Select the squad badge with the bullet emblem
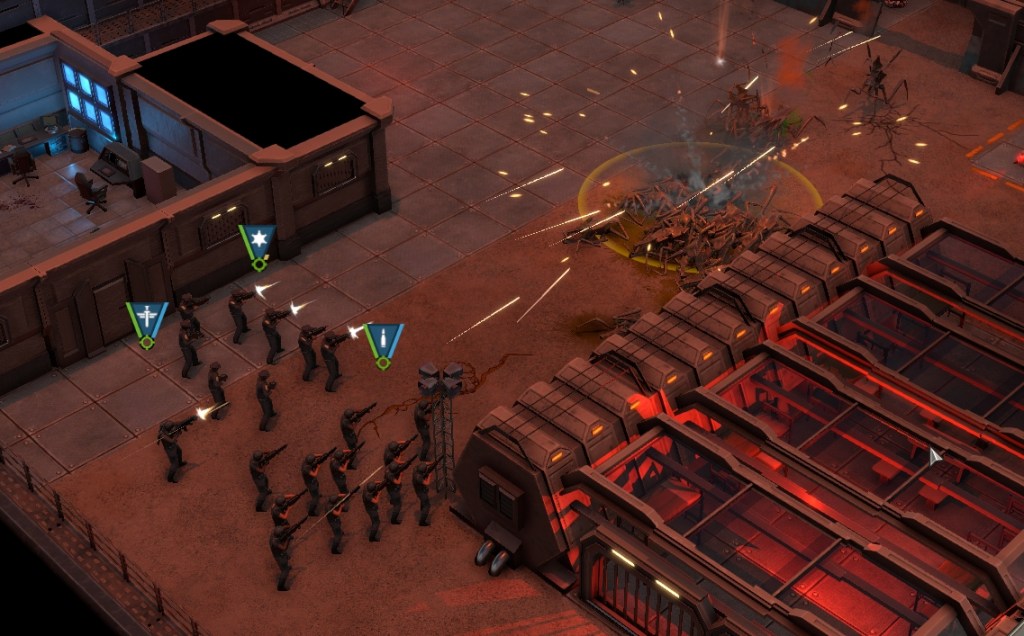 point(383,341)
